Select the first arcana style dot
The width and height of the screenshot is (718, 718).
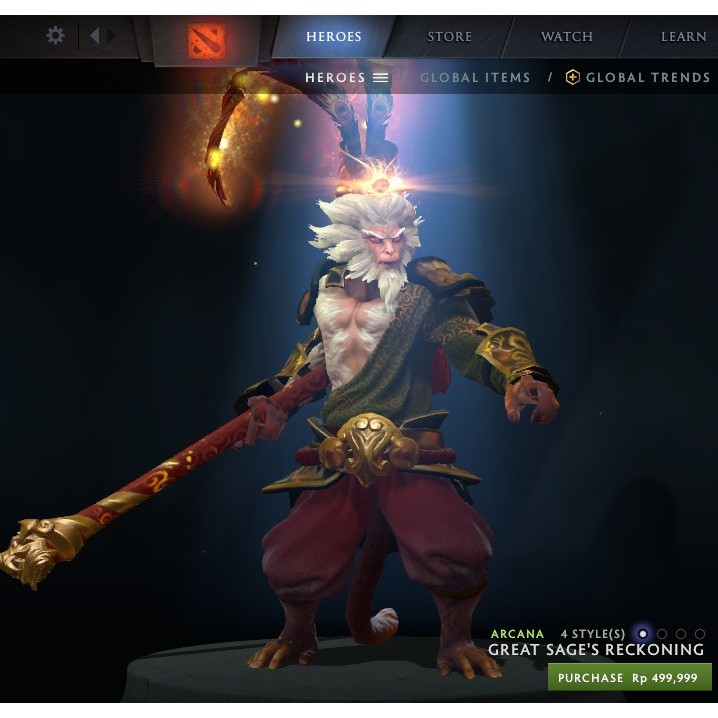(642, 633)
